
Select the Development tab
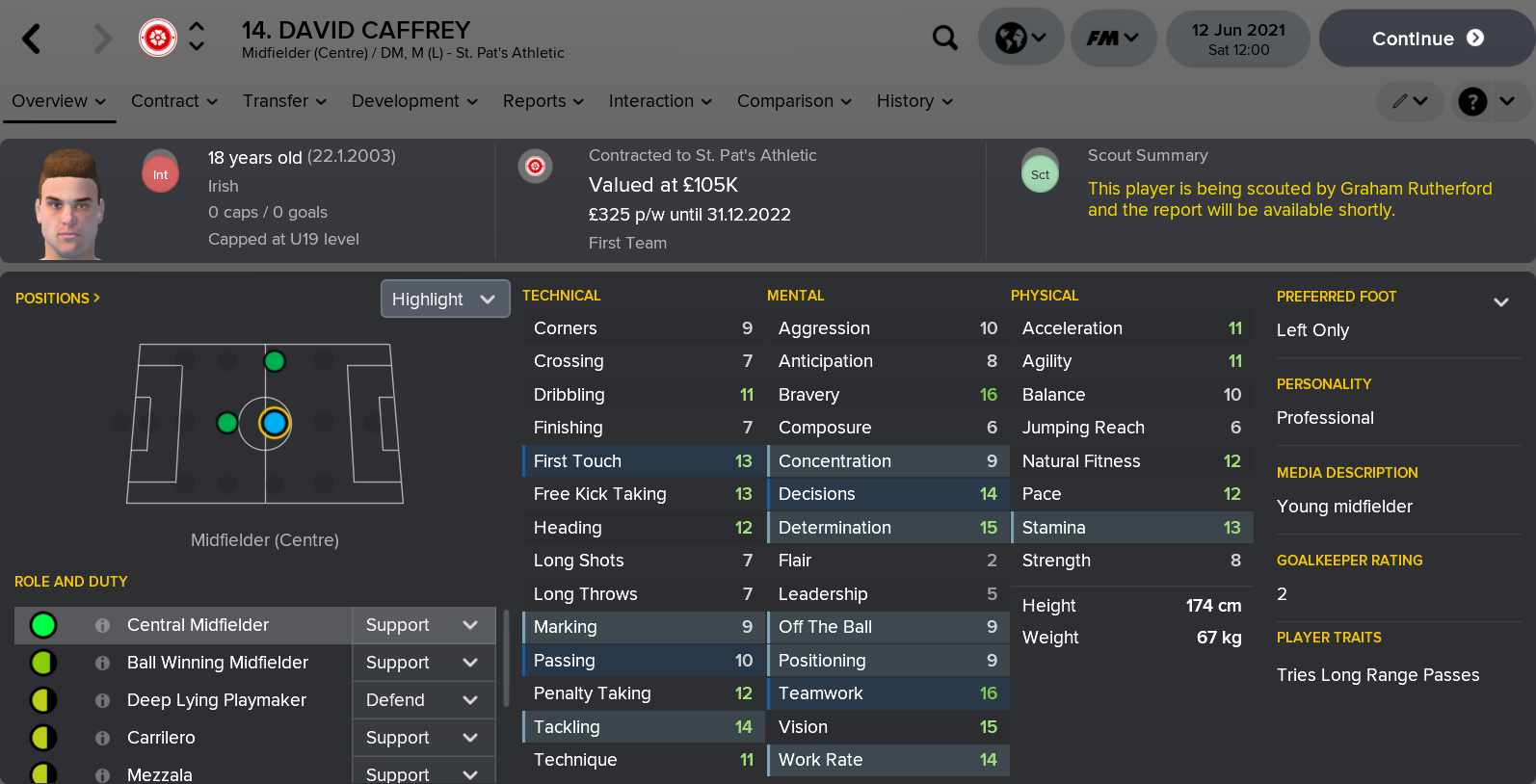[414, 101]
